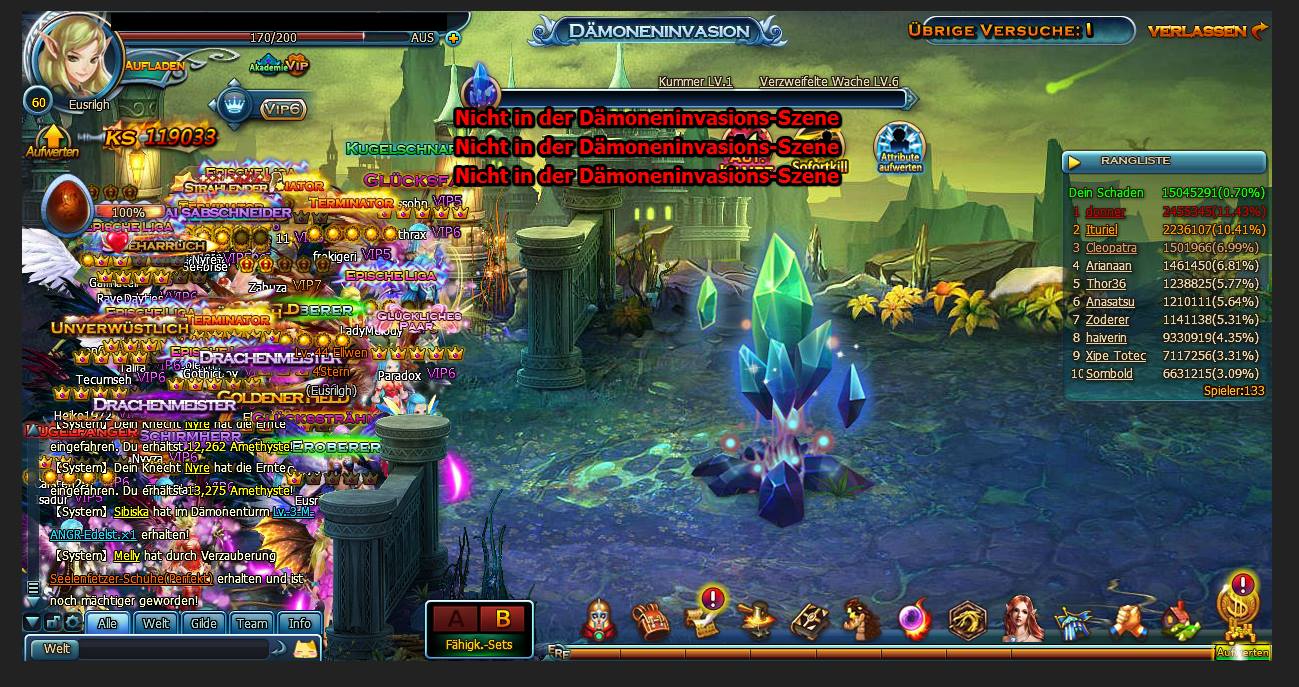The height and width of the screenshot is (687, 1299).
Task: Click the Aufladen recharge button
Action: coord(154,65)
